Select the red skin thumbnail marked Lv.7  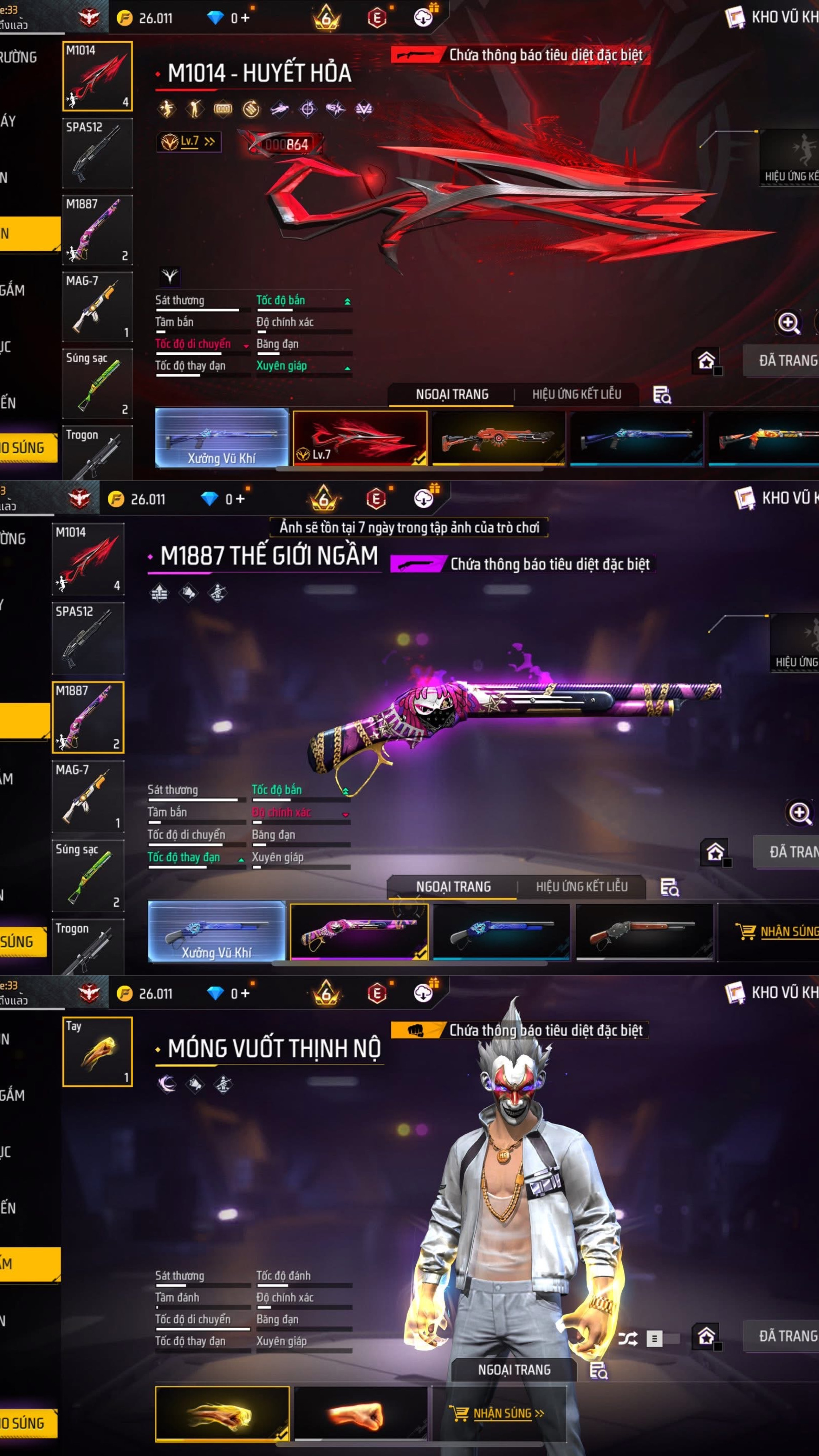(360, 438)
